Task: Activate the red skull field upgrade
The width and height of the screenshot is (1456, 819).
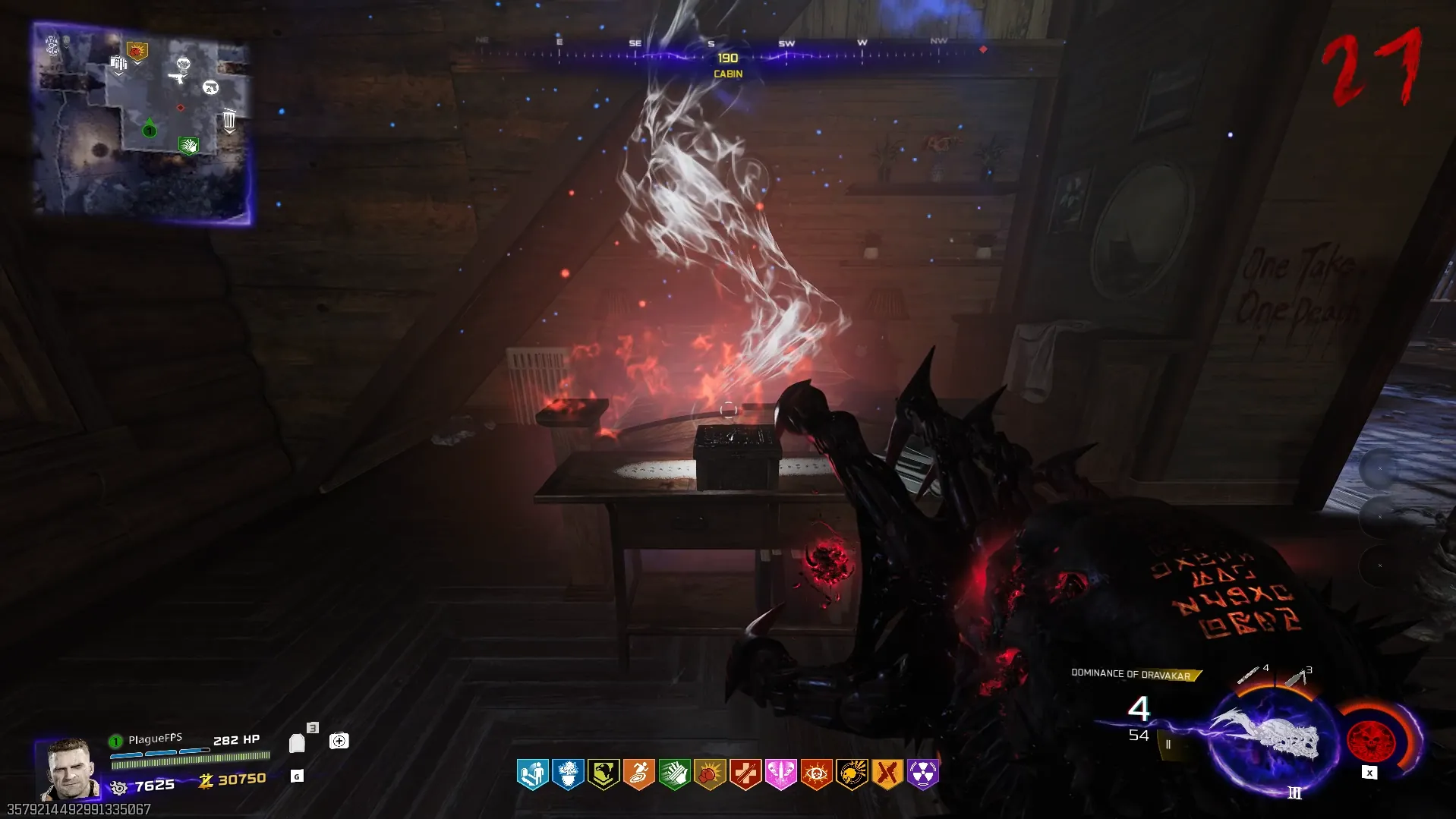Action: (1370, 740)
